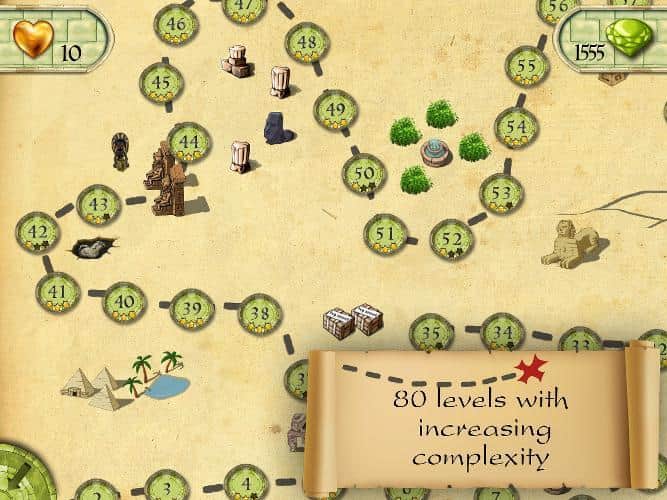Open level 38
This screenshot has width=667, height=500.
point(260,314)
